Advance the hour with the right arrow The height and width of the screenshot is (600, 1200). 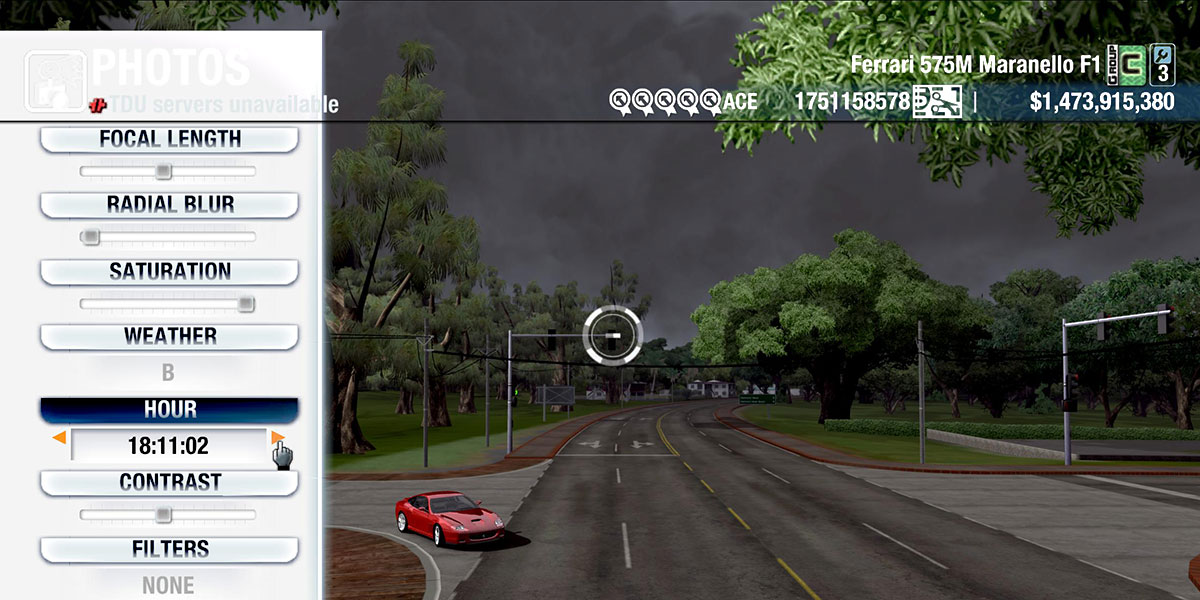pyautogui.click(x=277, y=438)
